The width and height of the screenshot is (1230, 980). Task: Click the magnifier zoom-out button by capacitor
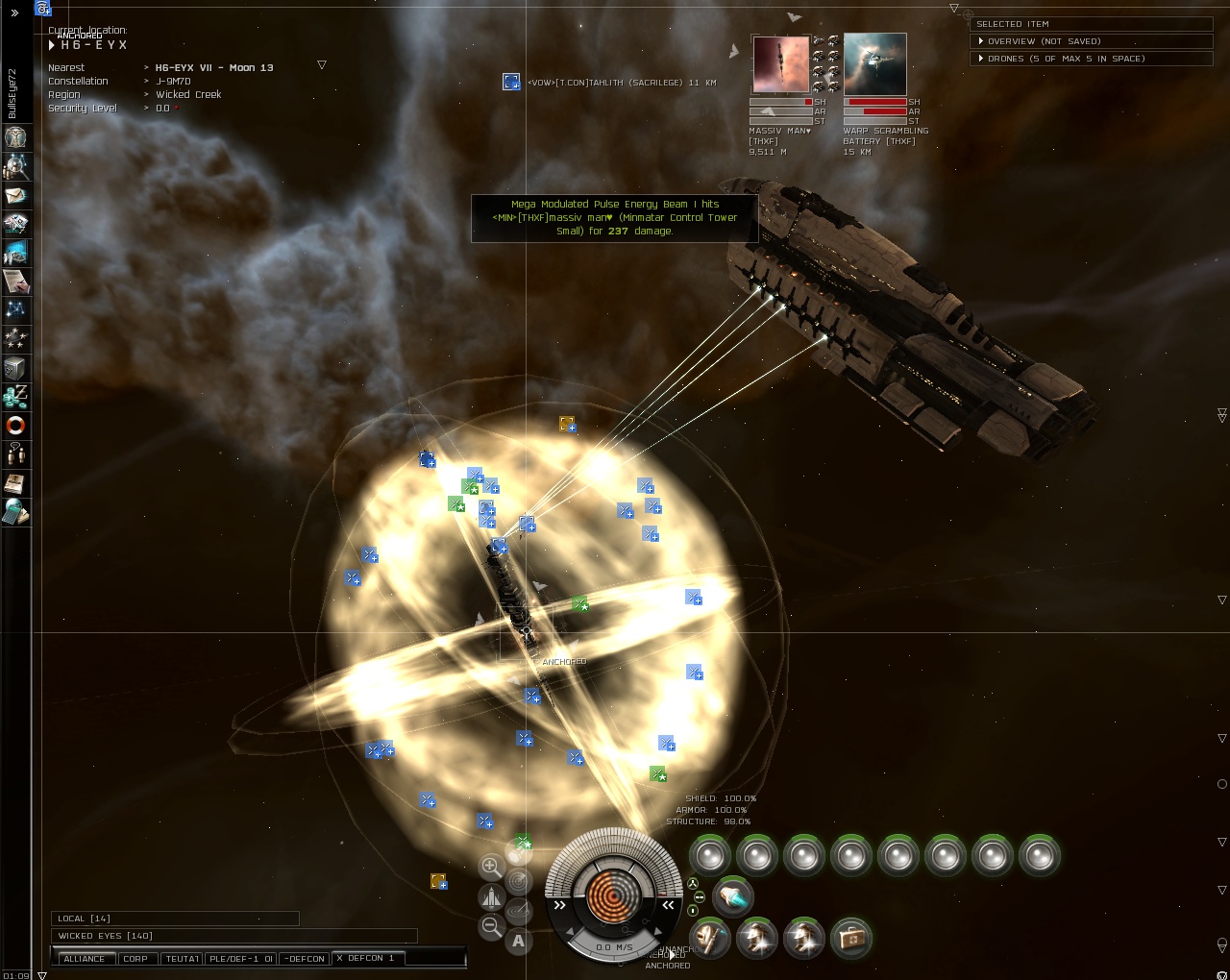[491, 926]
